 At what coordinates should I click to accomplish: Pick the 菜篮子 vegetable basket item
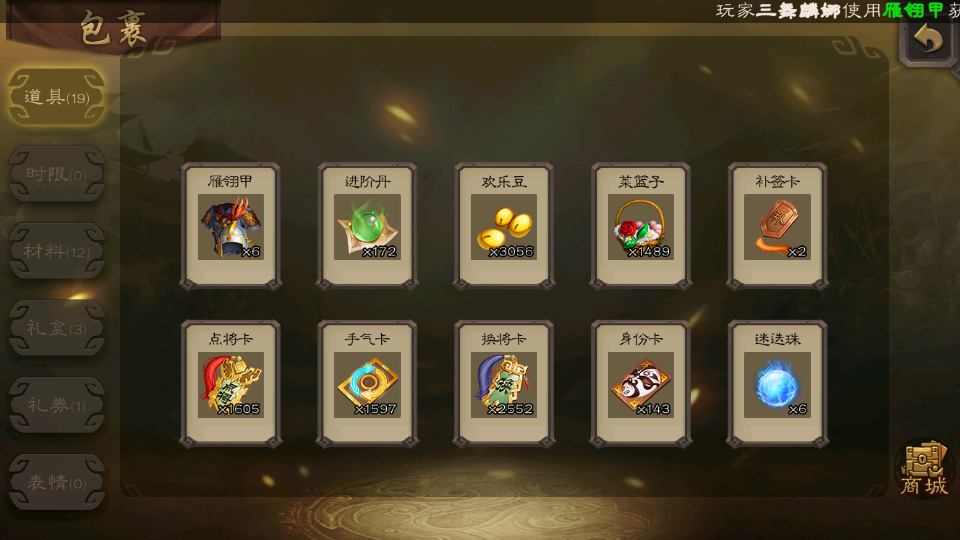[x=640, y=226]
